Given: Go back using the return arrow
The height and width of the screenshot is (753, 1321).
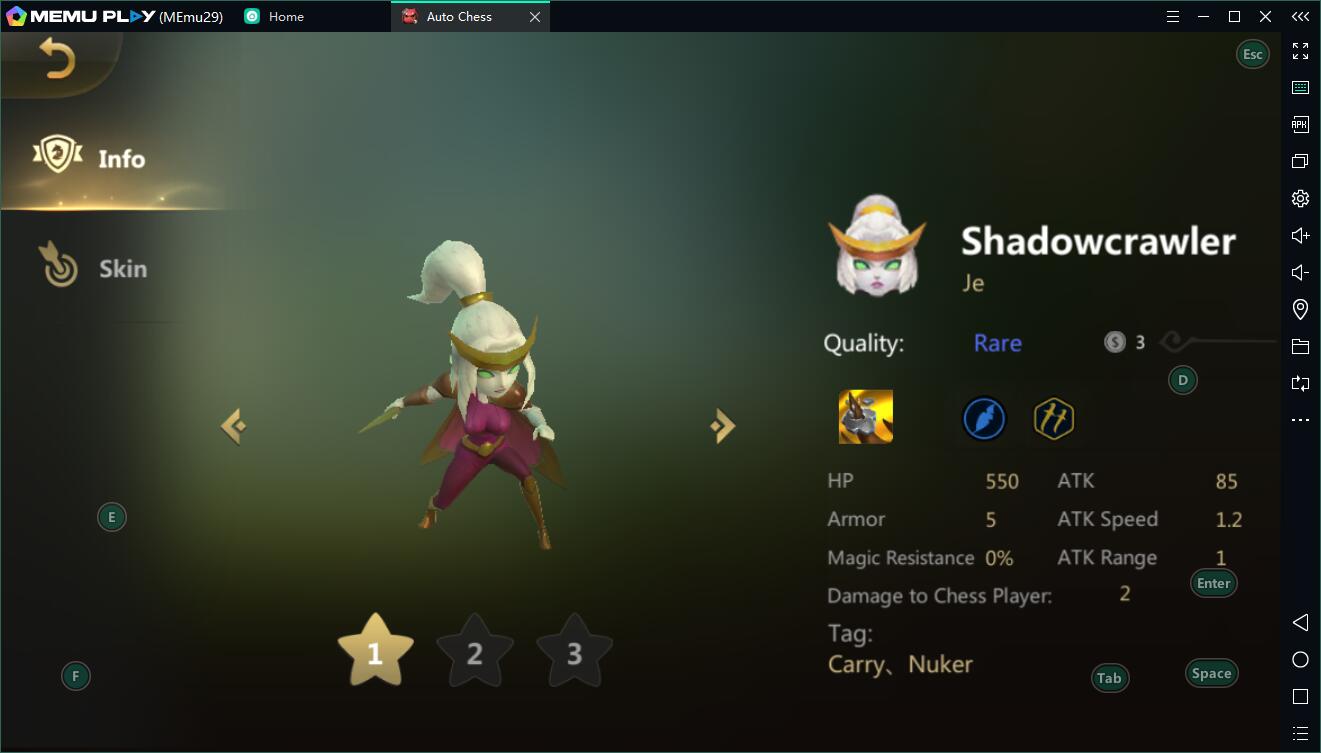Looking at the screenshot, I should (x=57, y=60).
